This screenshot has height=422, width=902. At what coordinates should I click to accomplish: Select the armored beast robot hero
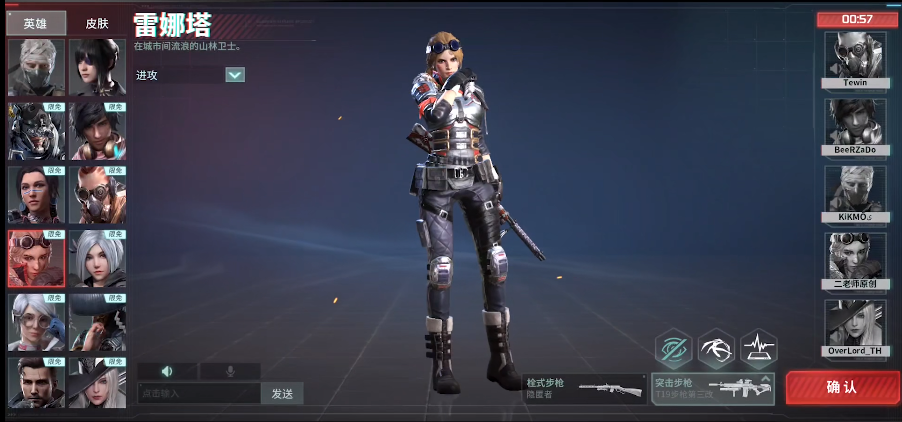pos(36,130)
